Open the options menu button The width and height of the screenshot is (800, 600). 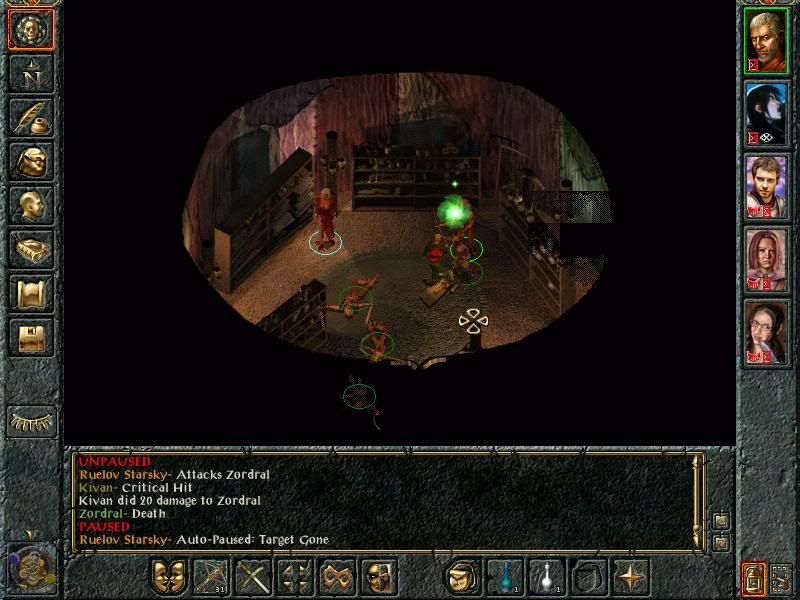pos(31,337)
